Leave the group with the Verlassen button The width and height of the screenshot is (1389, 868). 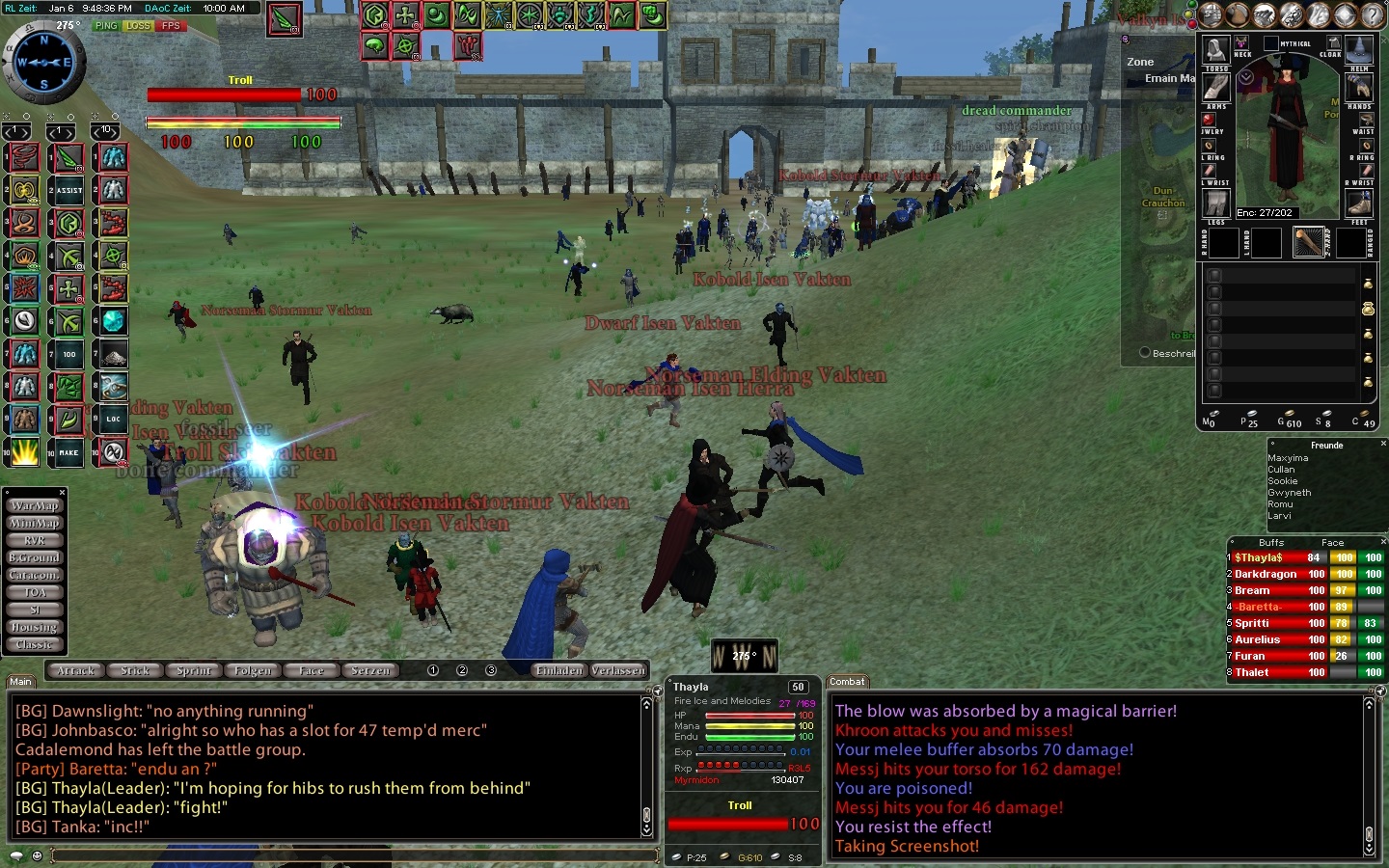click(618, 670)
